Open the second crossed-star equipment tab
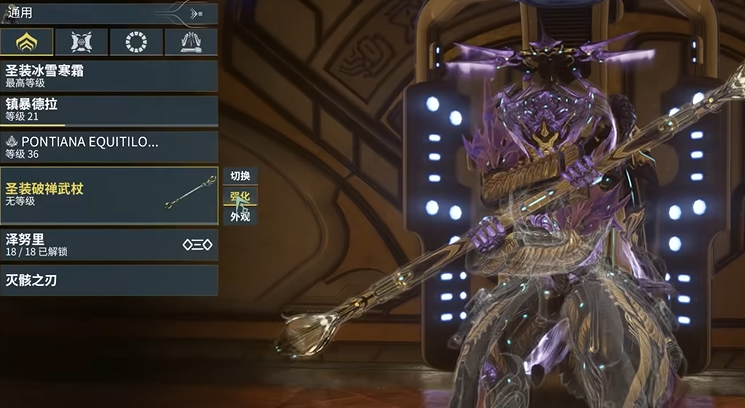 (82, 42)
